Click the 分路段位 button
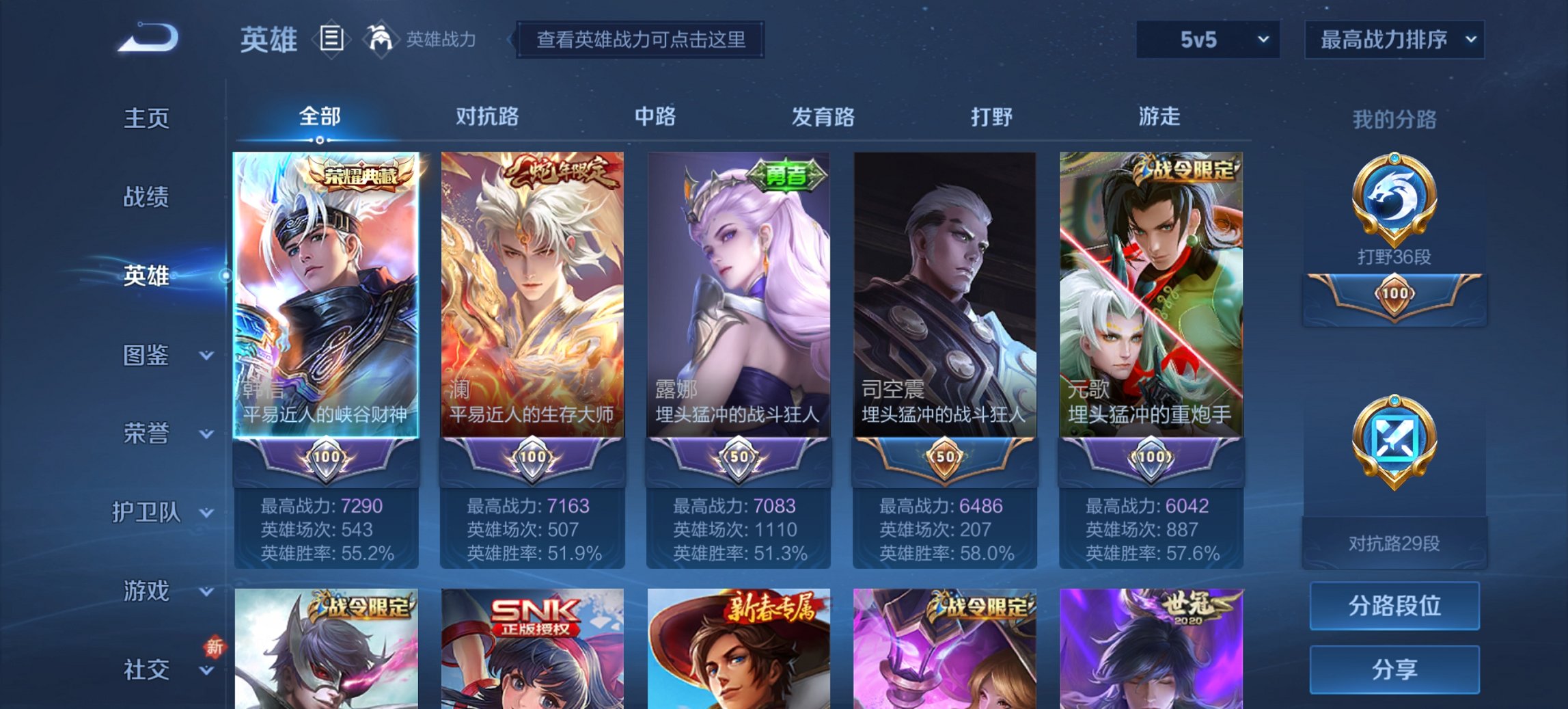This screenshot has height=709, width=1568. (x=1394, y=606)
